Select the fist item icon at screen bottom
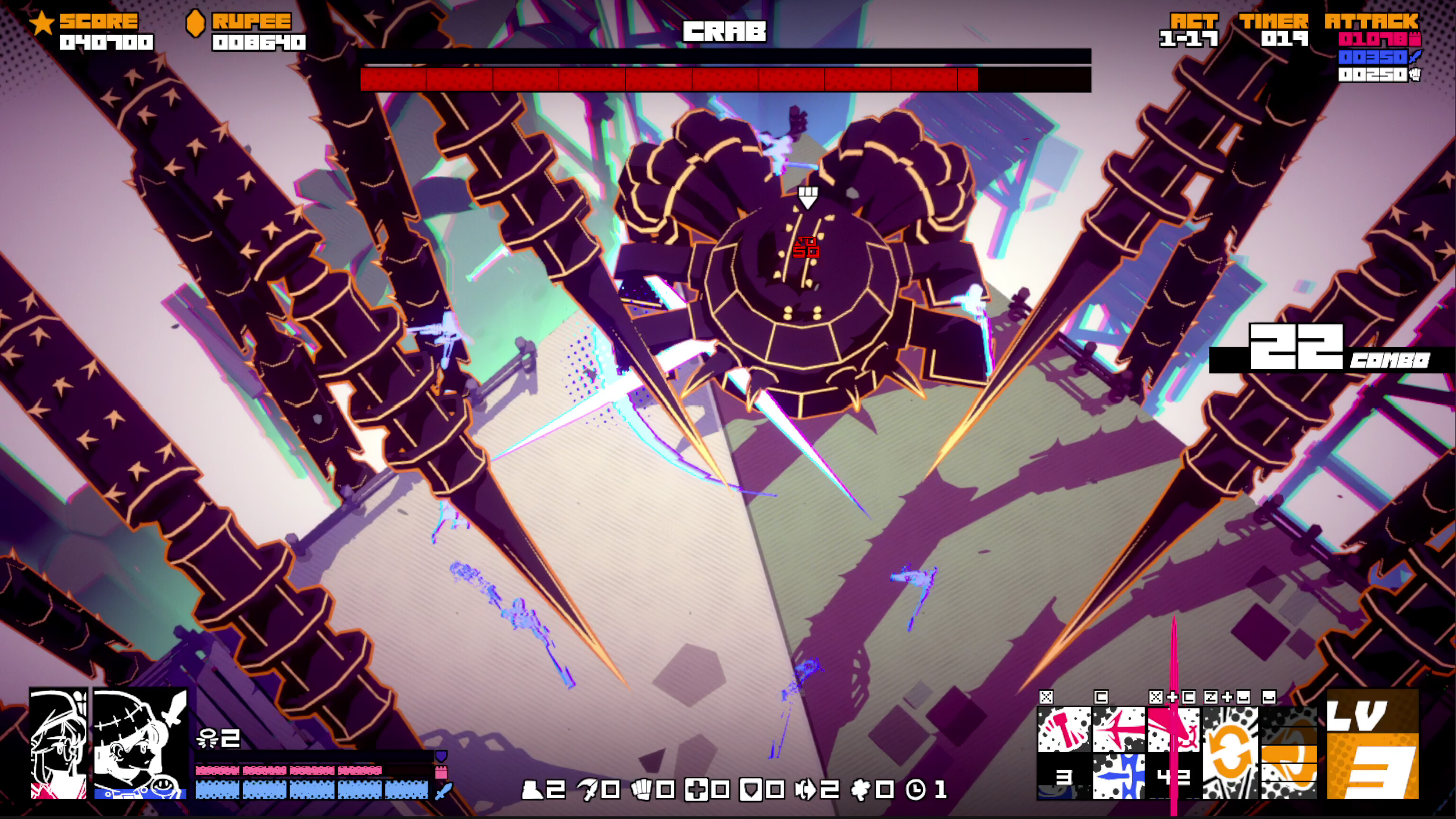1456x819 pixels. coord(643,792)
